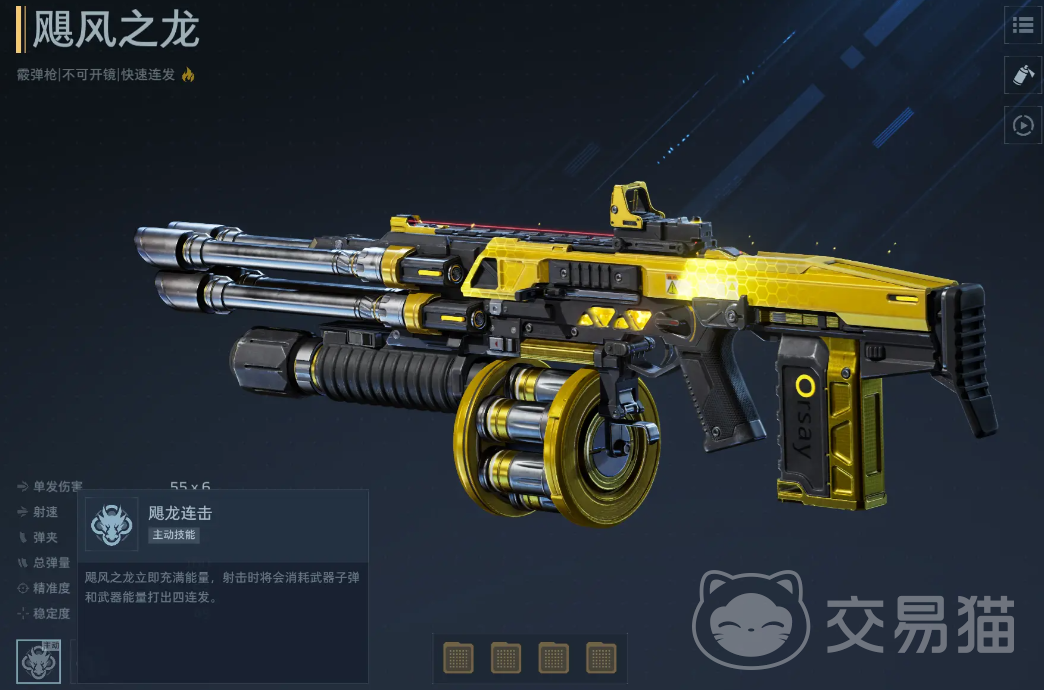Viewport: 1044px width, 690px height.
Task: Select the dragon active skill icon
Action: pos(39,661)
